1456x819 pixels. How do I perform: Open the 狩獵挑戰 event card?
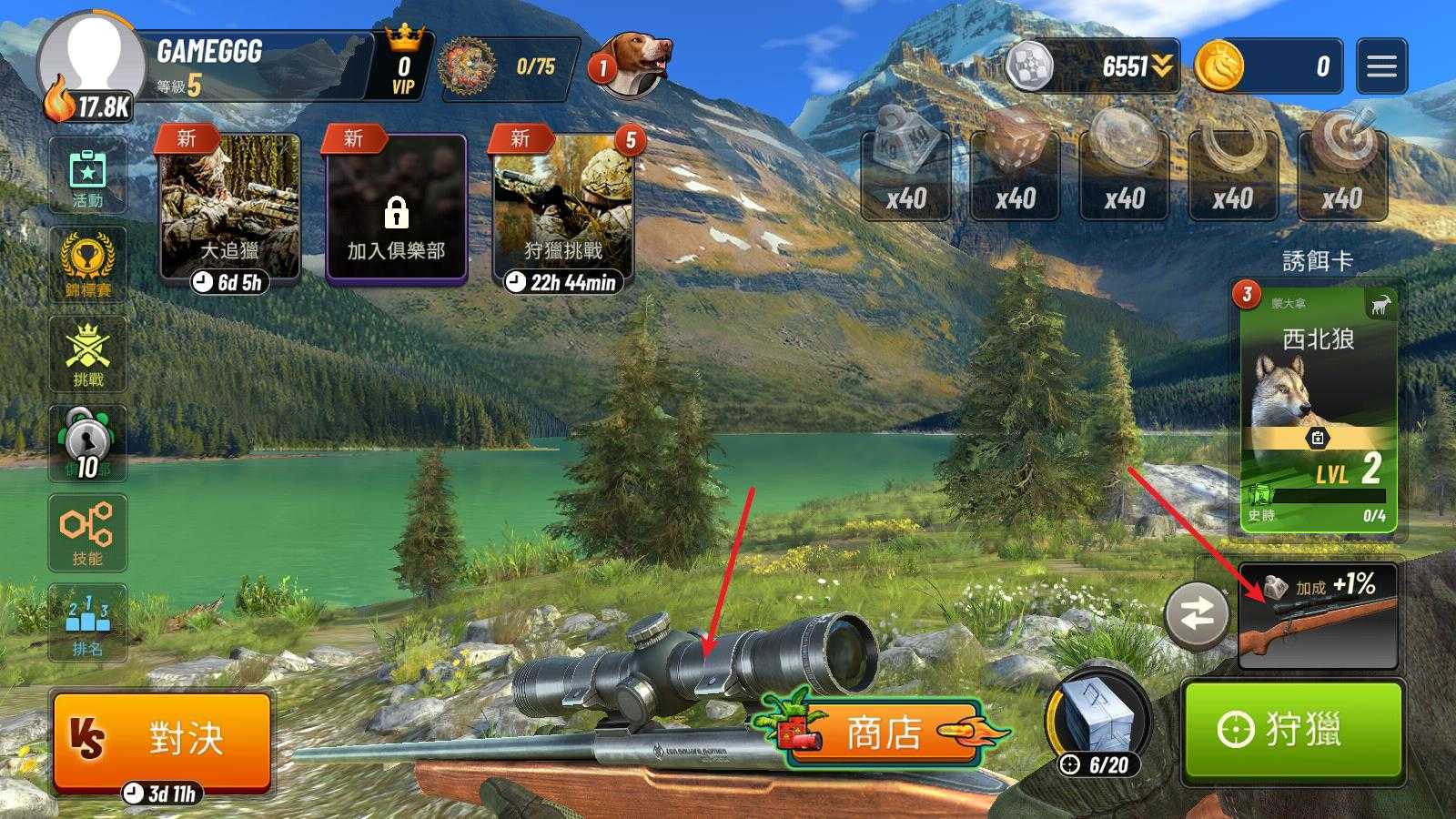pos(563,209)
